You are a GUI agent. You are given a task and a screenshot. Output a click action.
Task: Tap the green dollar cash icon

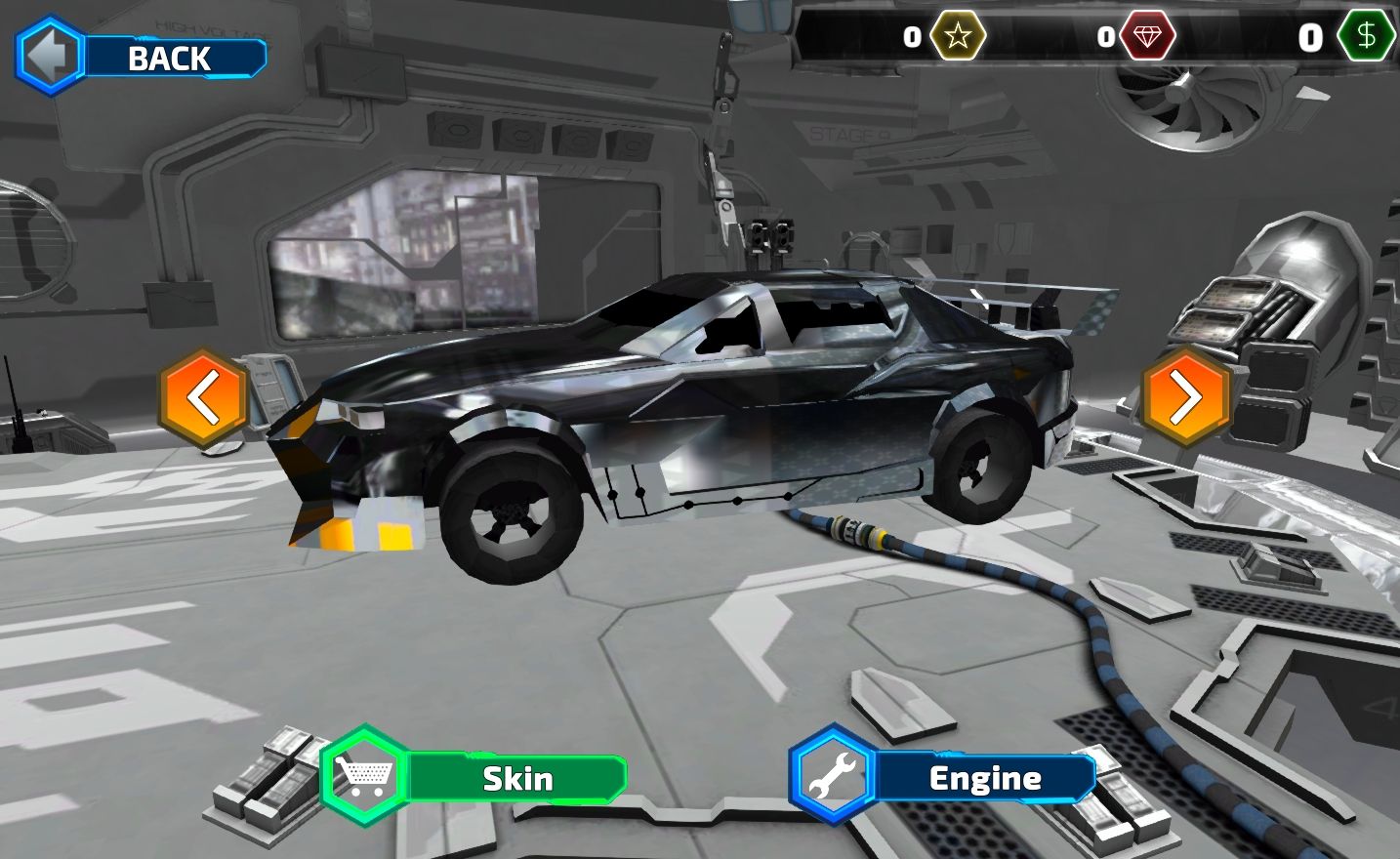pyautogui.click(x=1365, y=37)
